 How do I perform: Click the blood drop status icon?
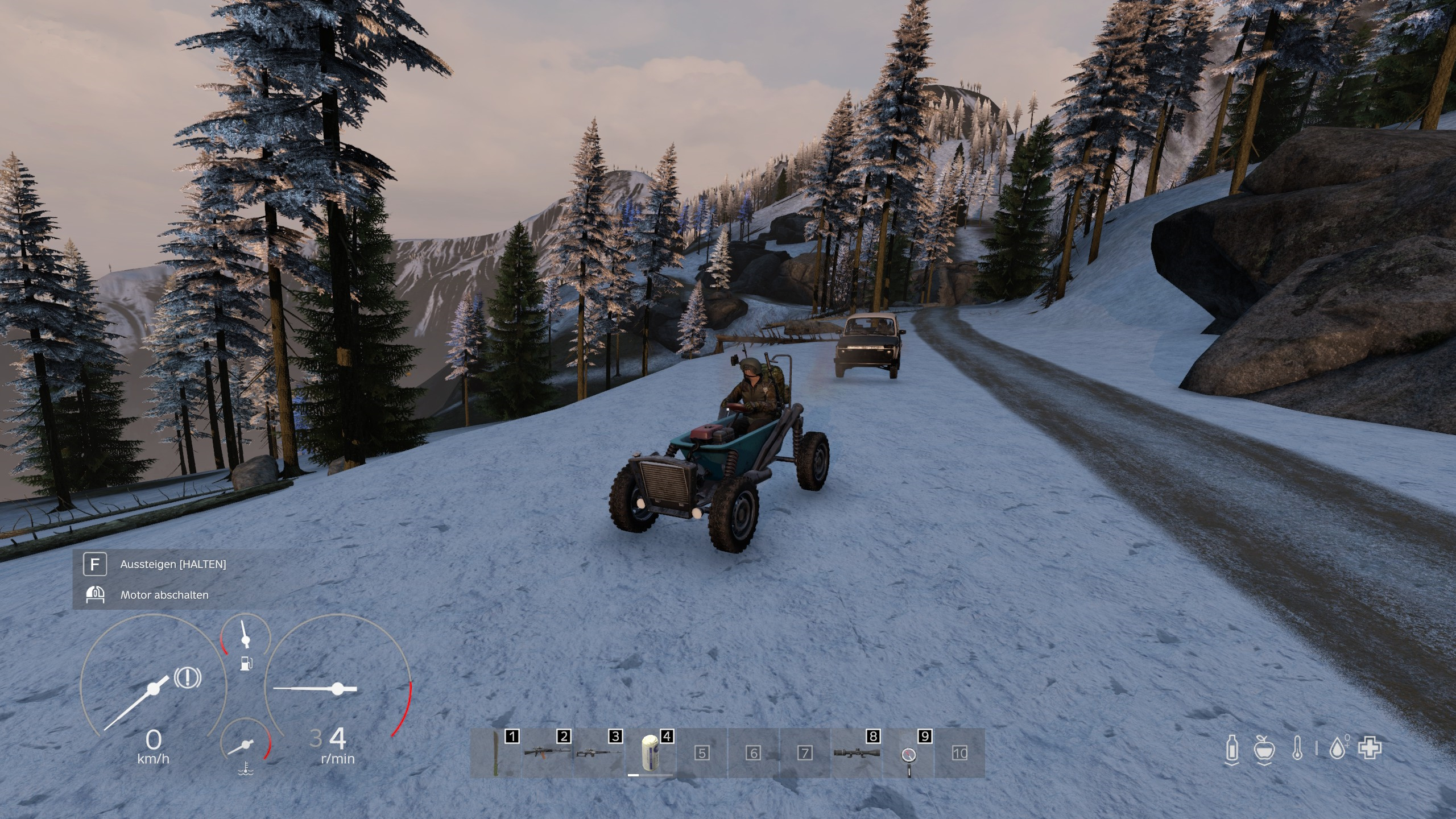click(x=1339, y=748)
